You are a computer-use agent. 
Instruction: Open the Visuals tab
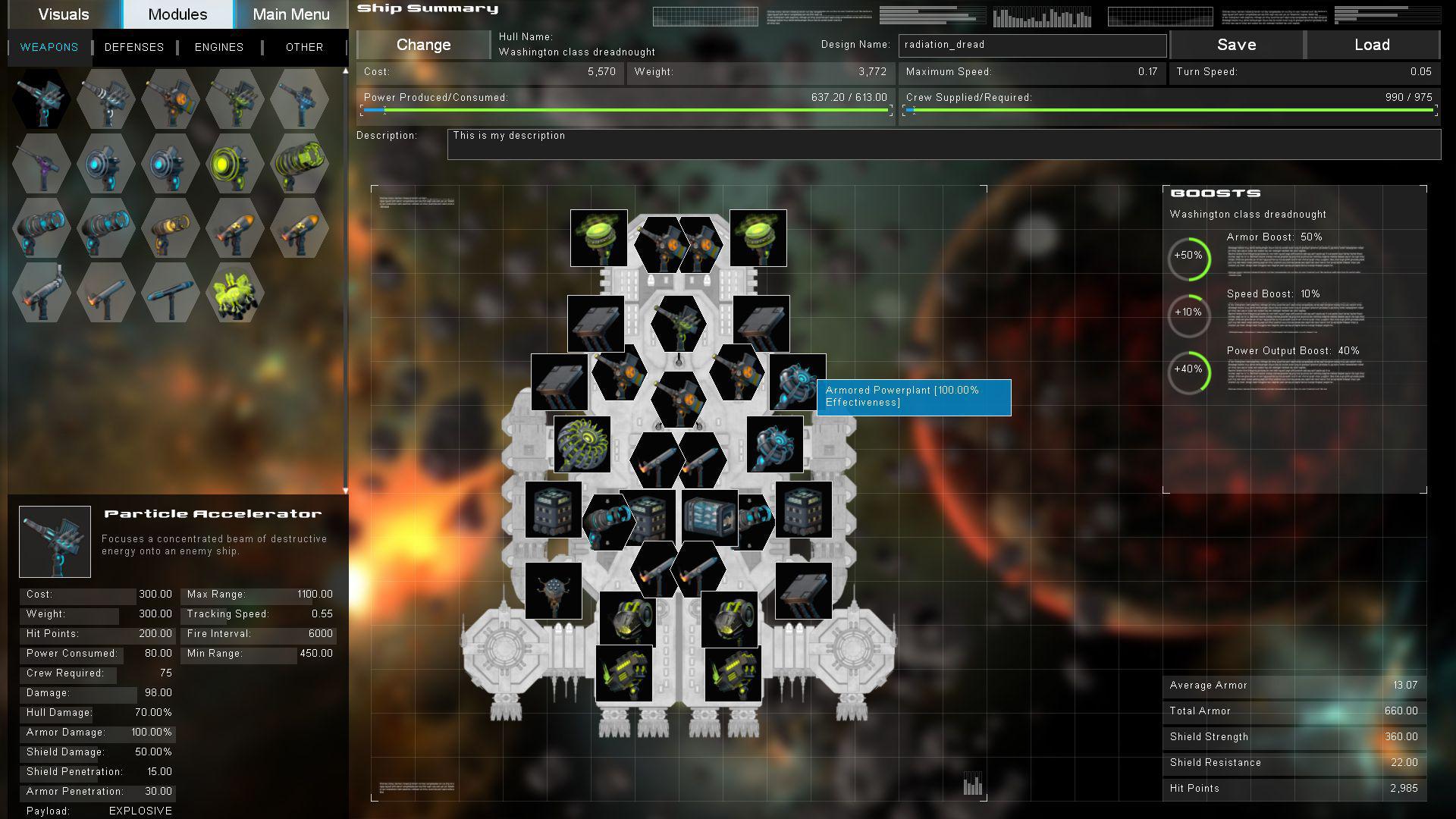pyautogui.click(x=64, y=14)
